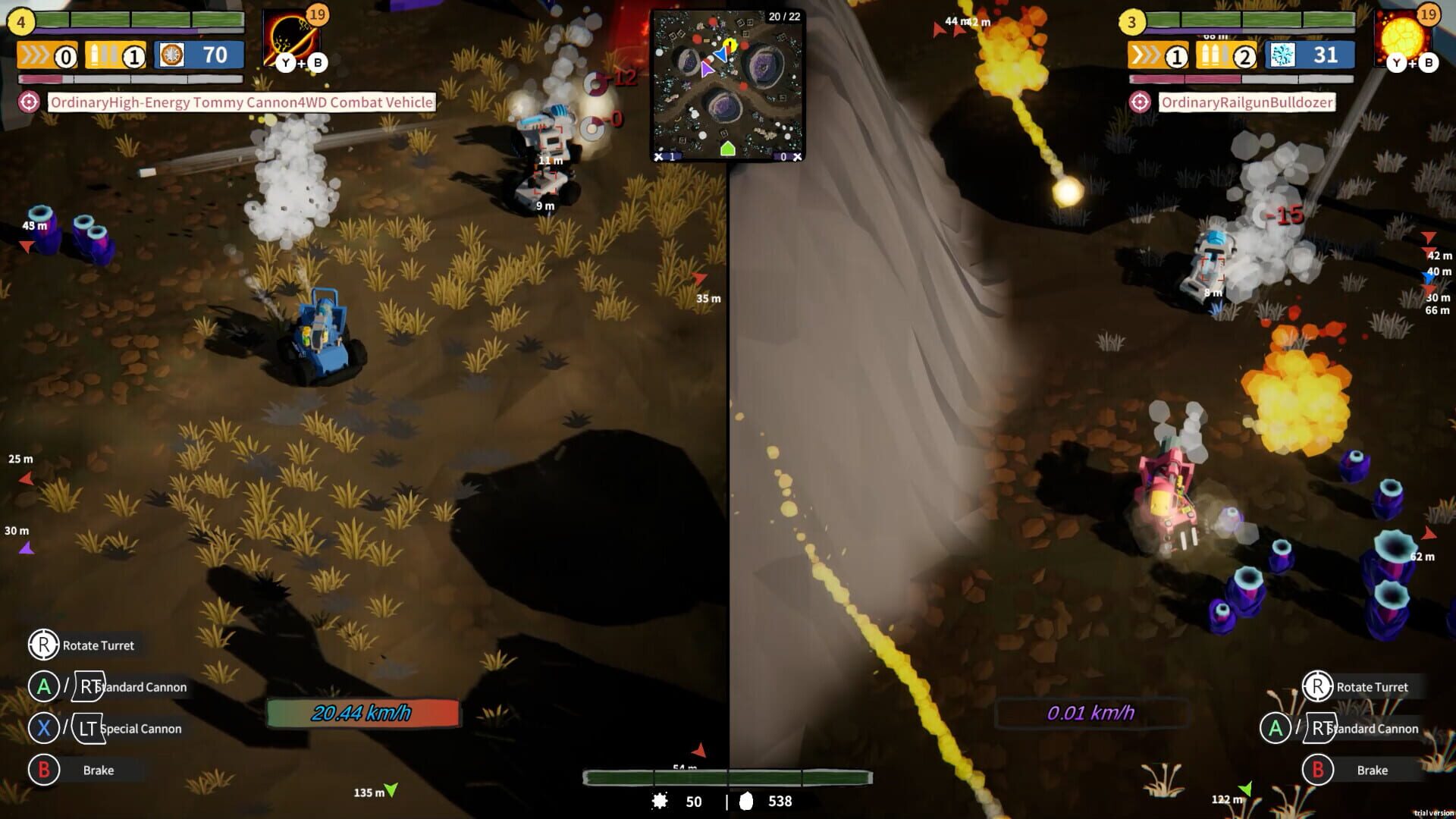Click the gear currency icon beside 50
The image size is (1456, 819).
[x=659, y=802]
